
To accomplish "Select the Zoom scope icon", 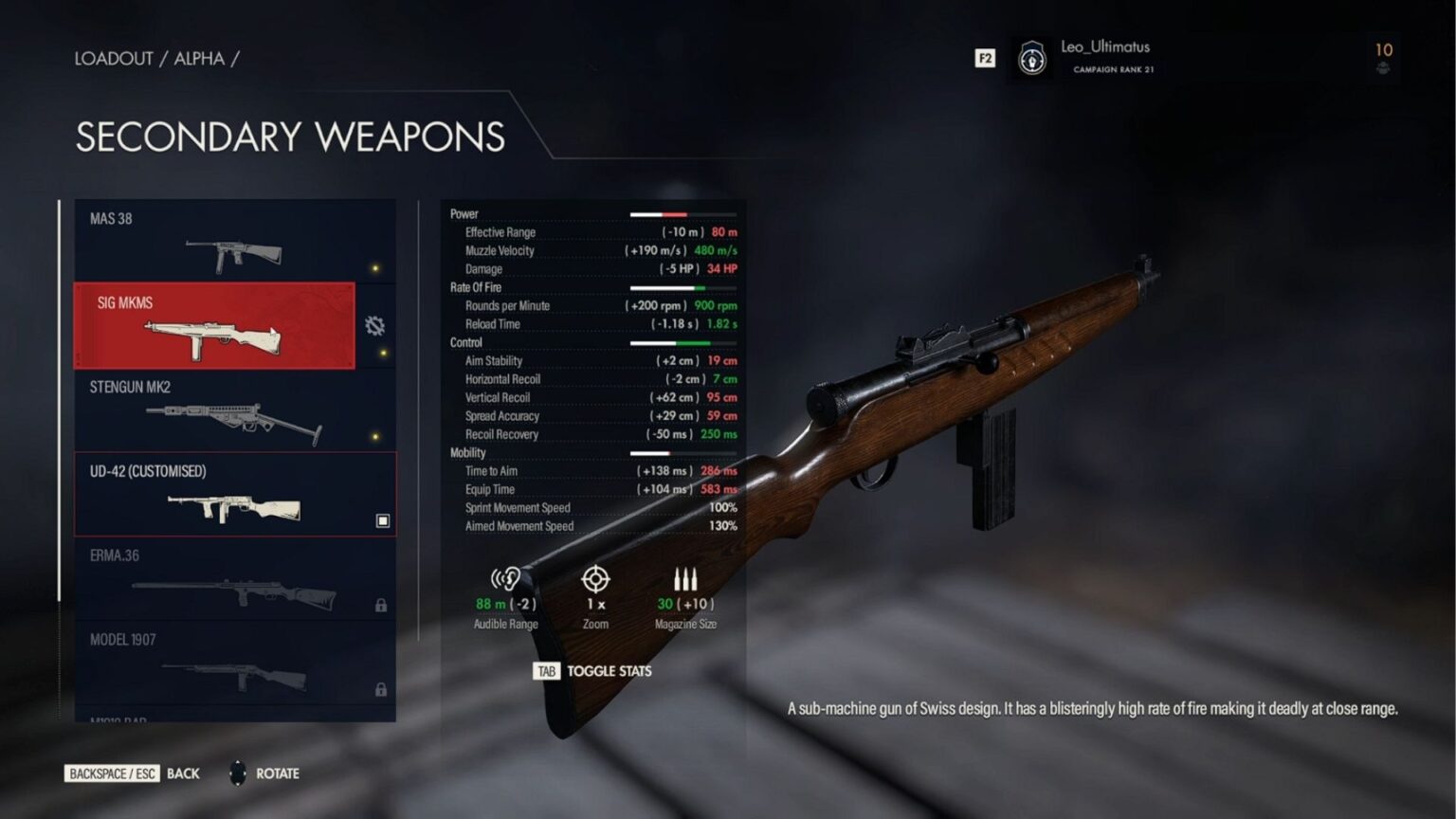I will (595, 579).
